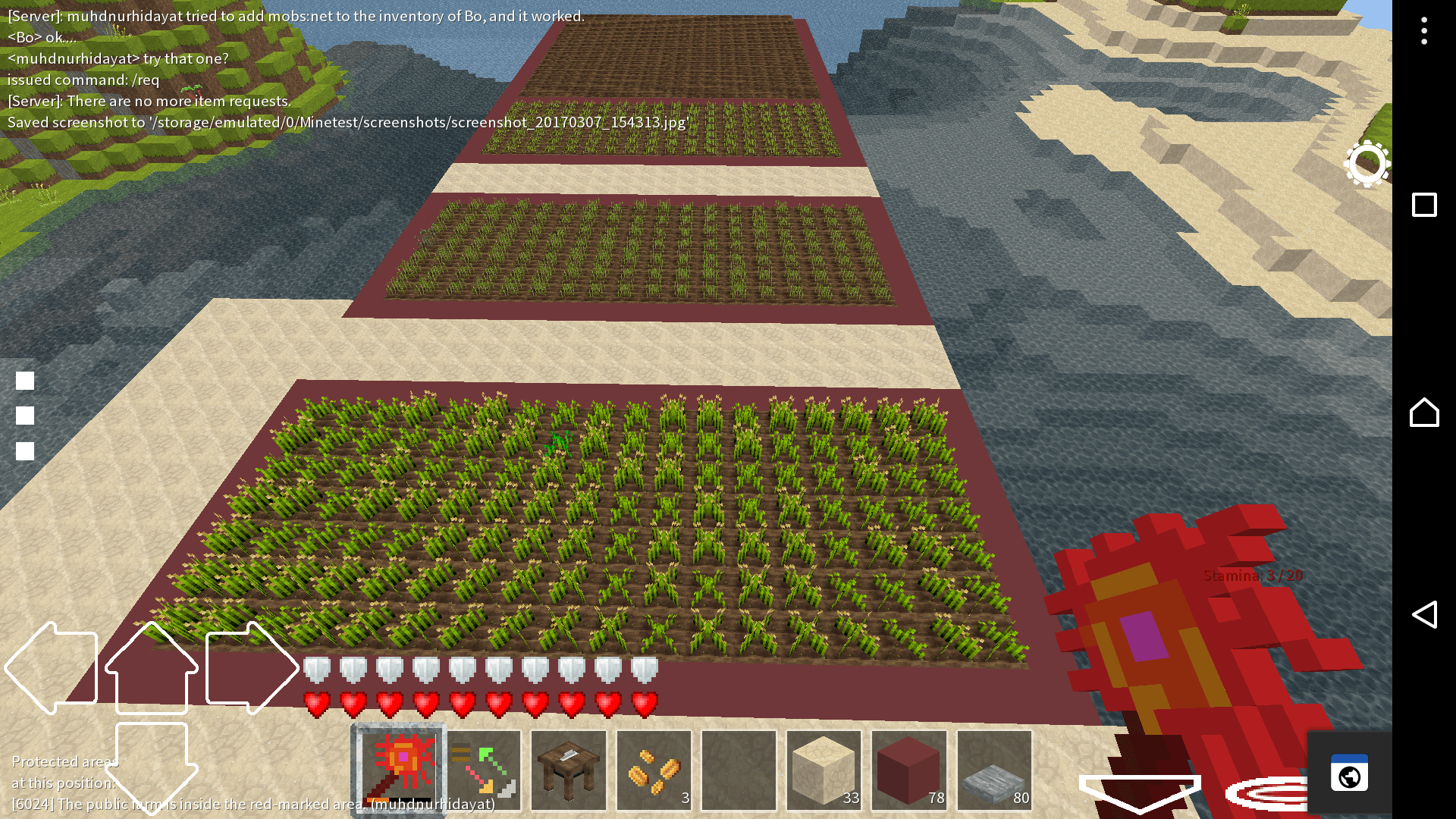Select the sandstone block stack of 33
This screenshot has width=1456, height=819.
click(824, 770)
